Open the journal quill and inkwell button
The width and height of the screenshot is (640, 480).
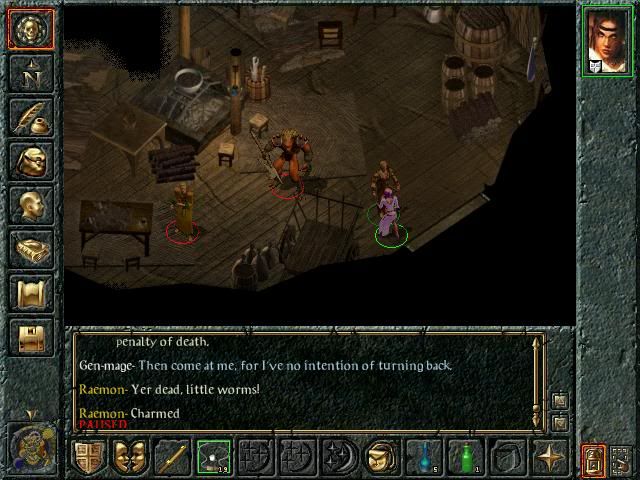30,117
